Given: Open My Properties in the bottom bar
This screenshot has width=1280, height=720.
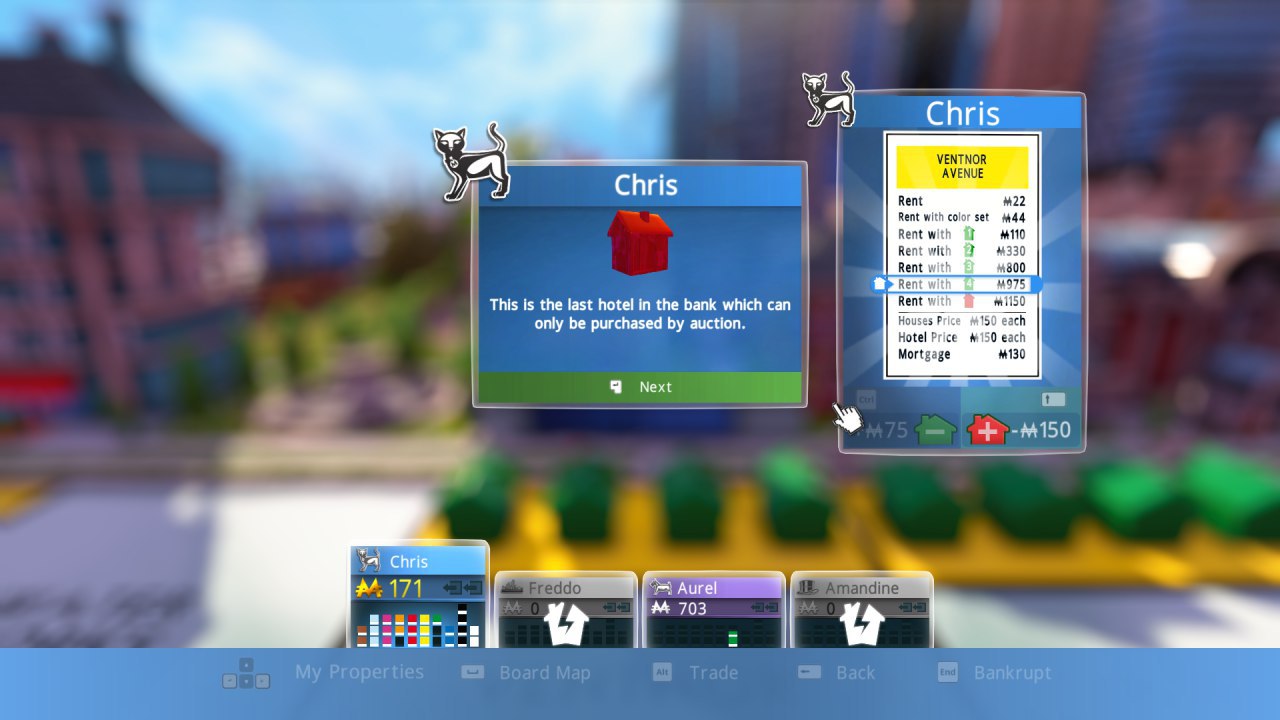Looking at the screenshot, I should point(359,673).
